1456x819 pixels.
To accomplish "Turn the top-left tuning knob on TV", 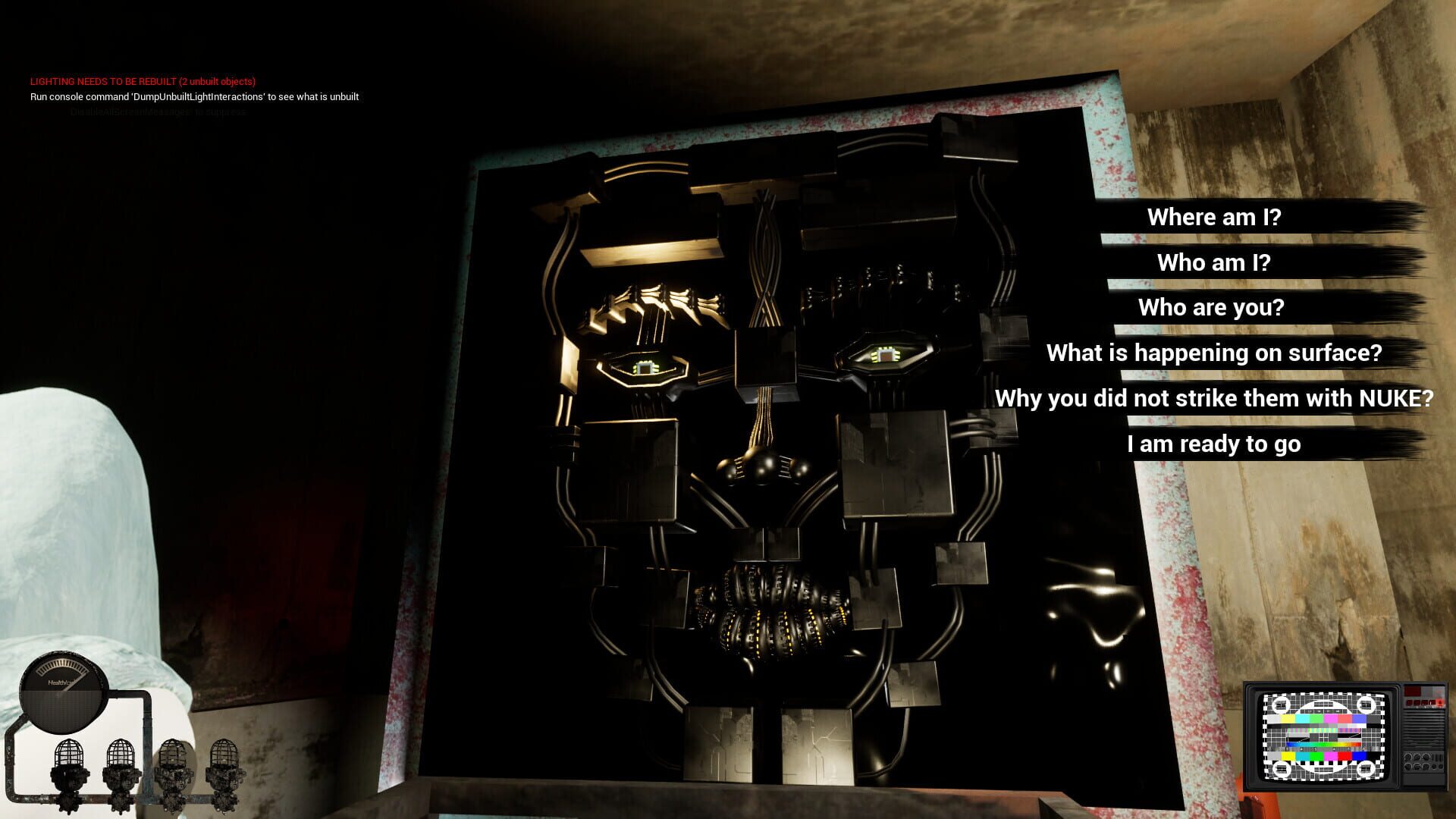I will point(1407,757).
